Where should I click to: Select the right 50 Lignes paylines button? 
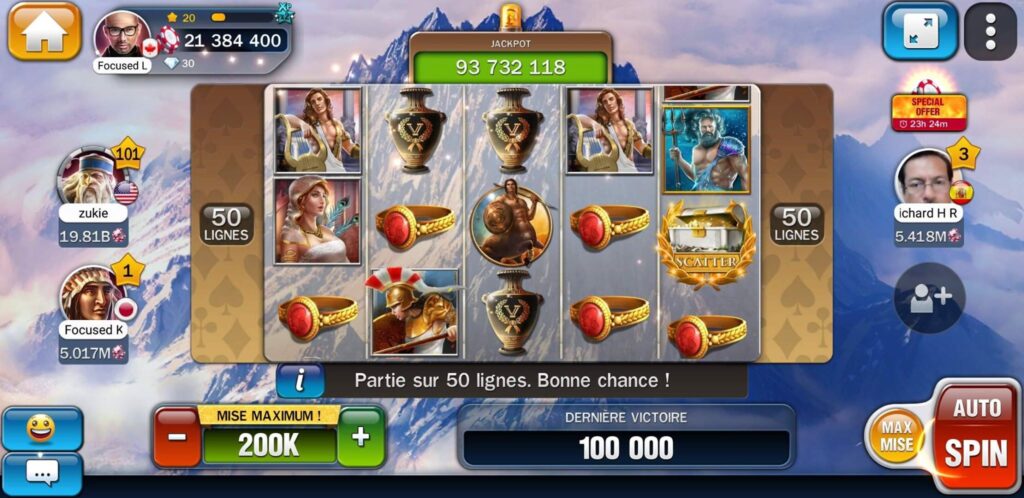[x=796, y=224]
